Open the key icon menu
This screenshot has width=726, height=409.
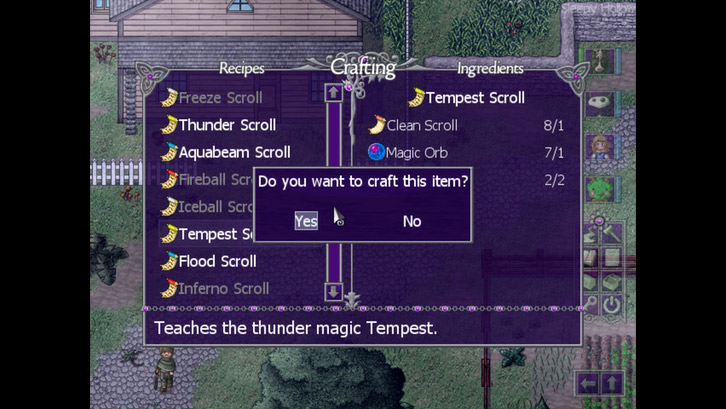[x=590, y=306]
